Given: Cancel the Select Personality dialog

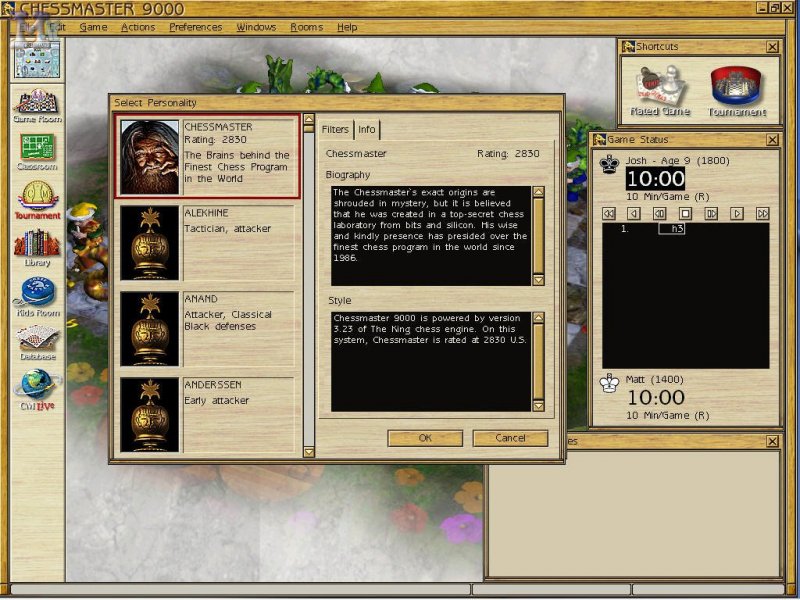Looking at the screenshot, I should point(510,438).
